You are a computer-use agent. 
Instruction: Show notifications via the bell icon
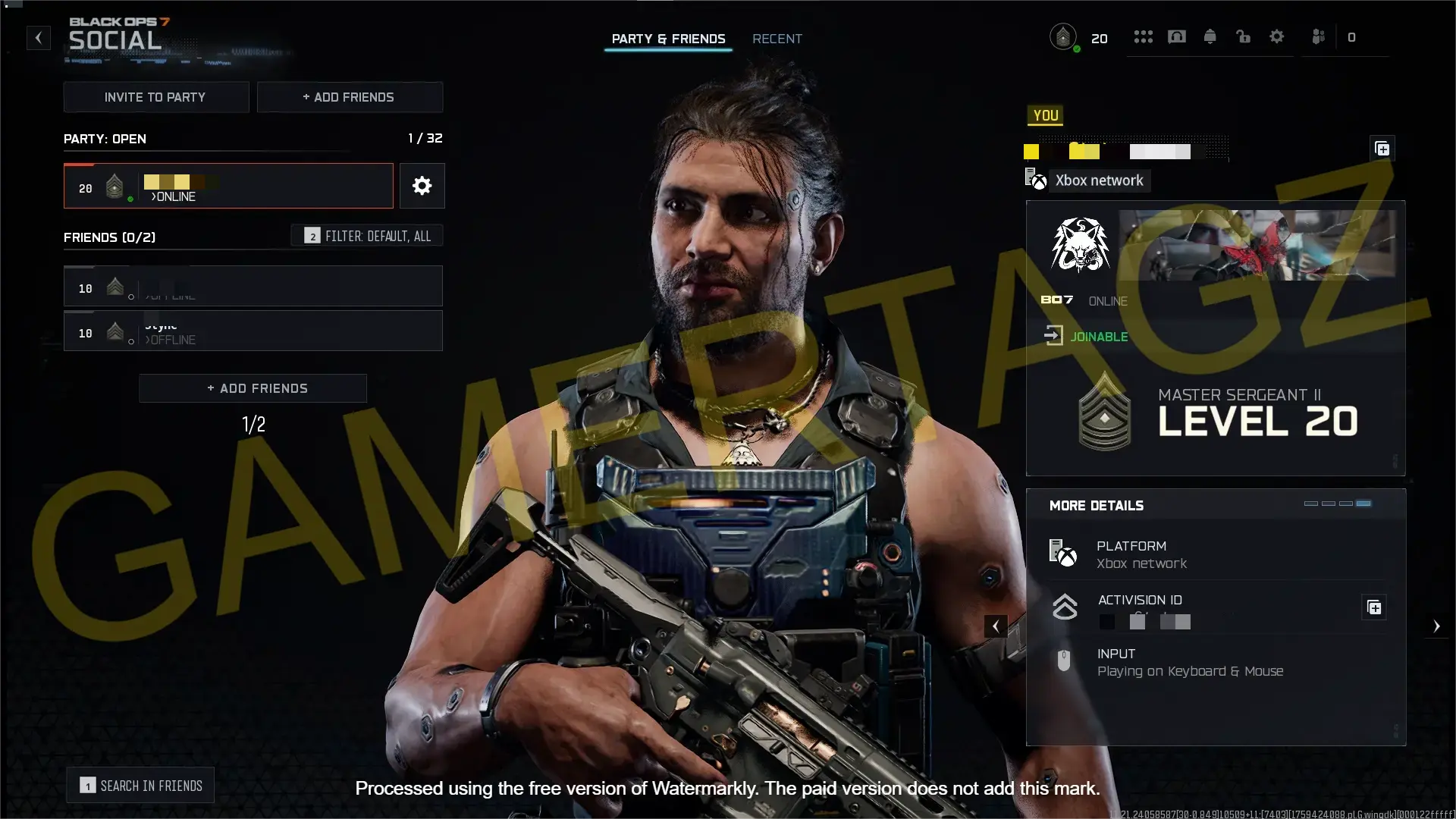pyautogui.click(x=1210, y=37)
